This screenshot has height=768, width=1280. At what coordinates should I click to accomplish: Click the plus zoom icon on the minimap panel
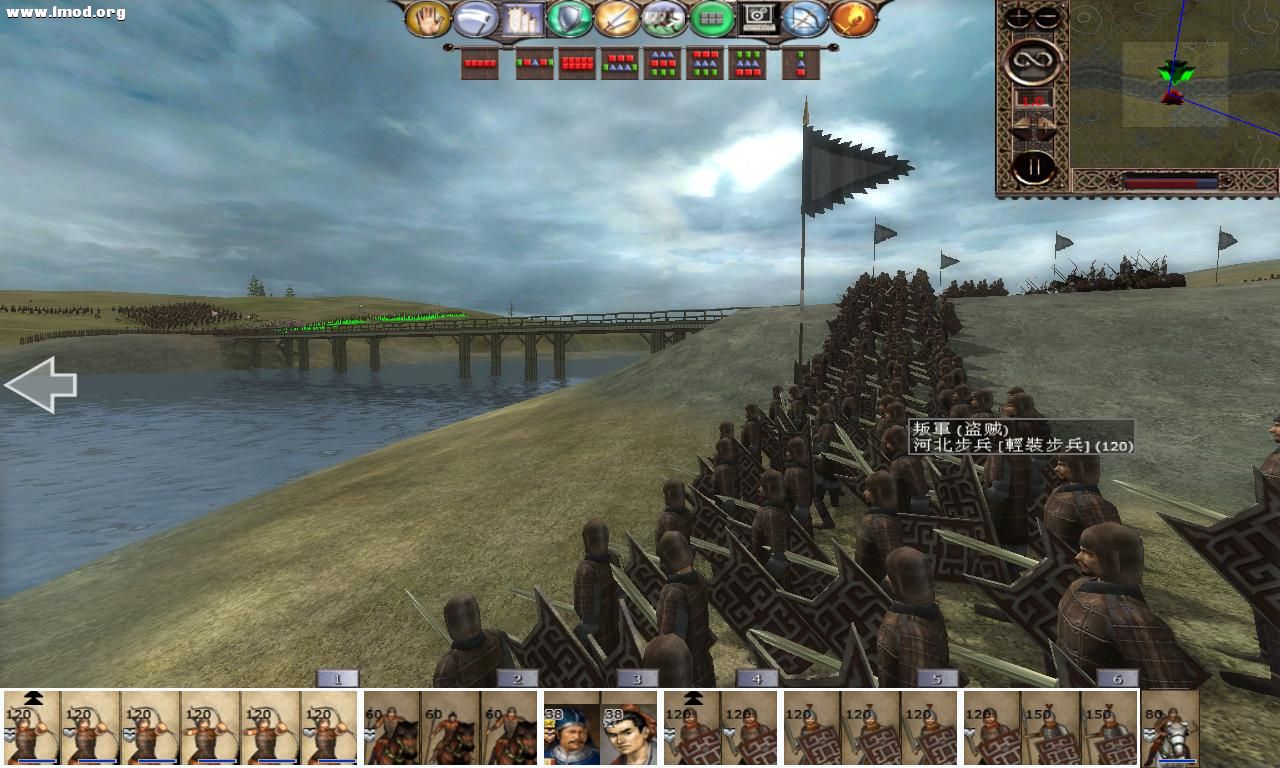[x=1017, y=16]
